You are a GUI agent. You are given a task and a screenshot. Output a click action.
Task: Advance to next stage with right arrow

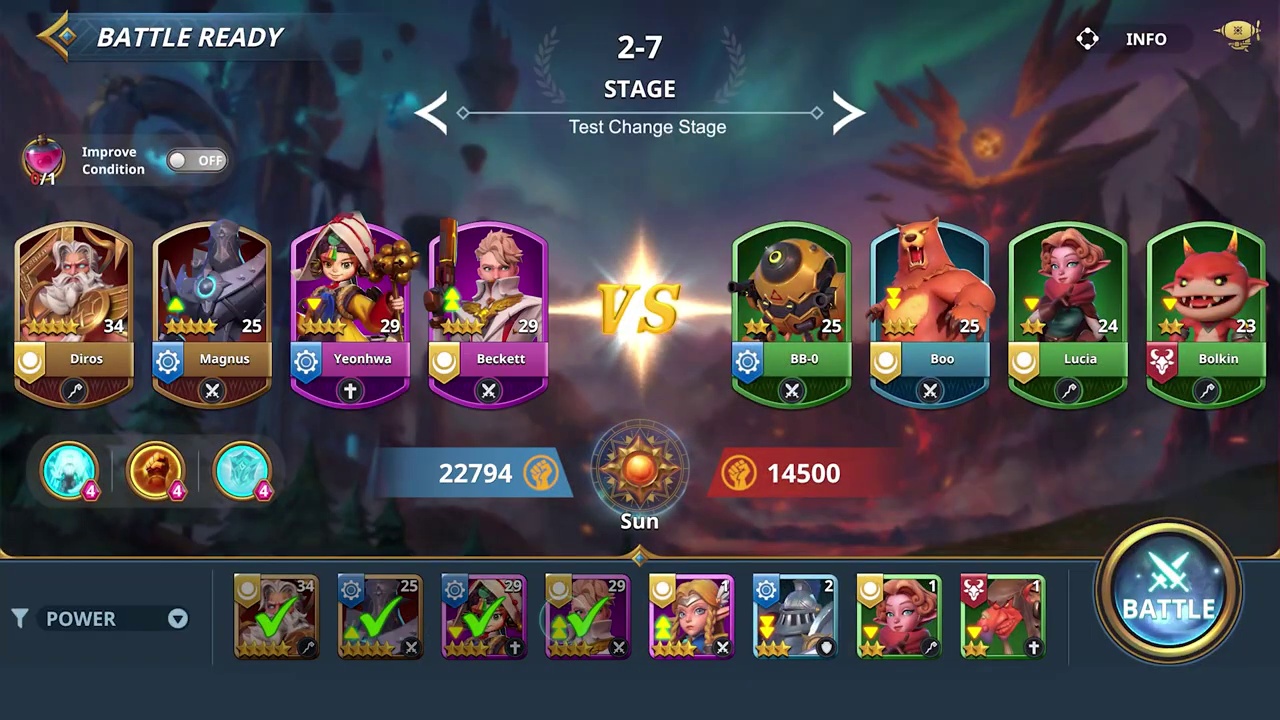click(x=846, y=113)
